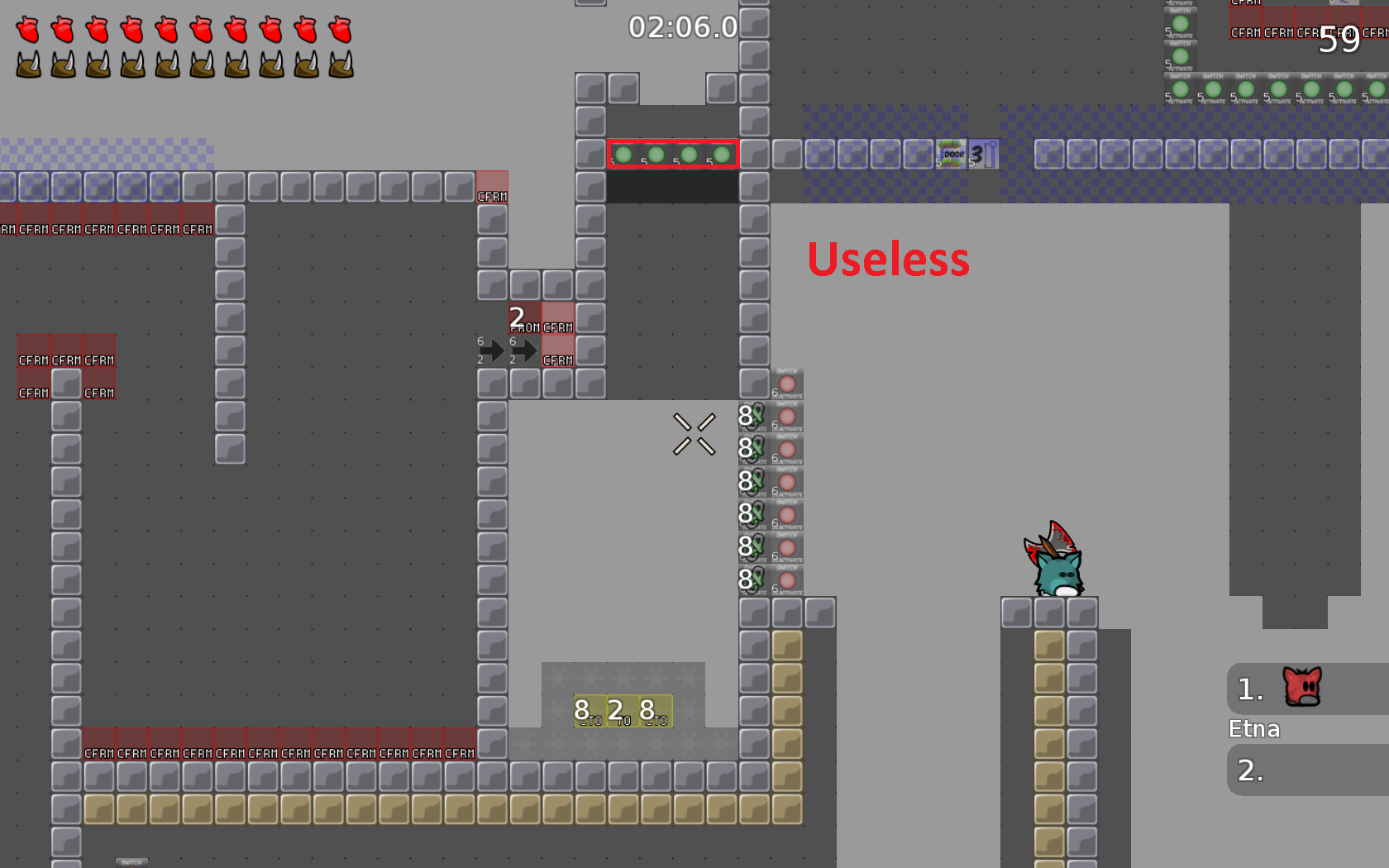Click the DOOR tile with lock icon
This screenshot has width=1389, height=868.
tap(952, 154)
